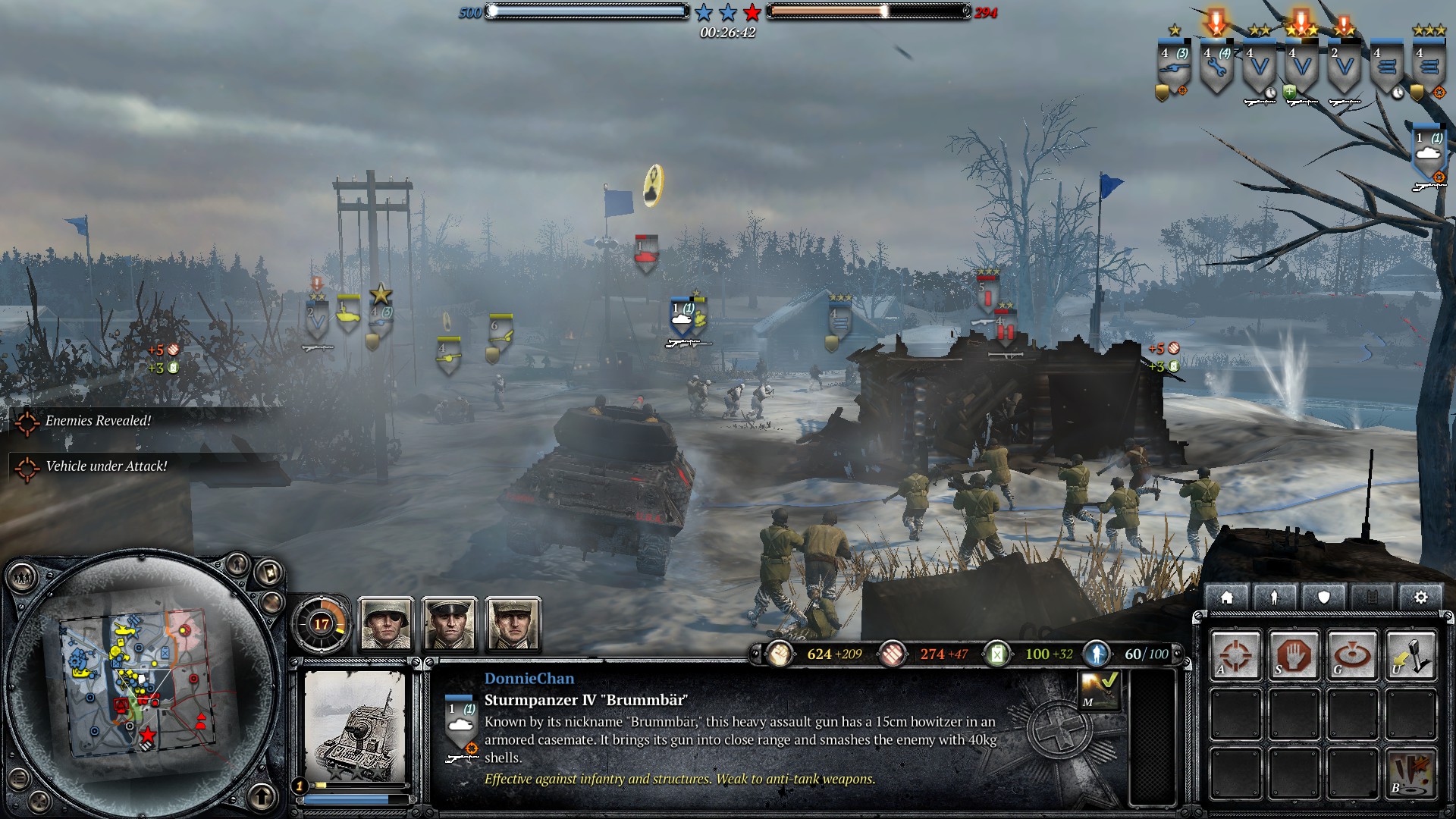This screenshot has height=819, width=1456.
Task: Select the eyepatch commander portrait
Action: (x=386, y=624)
